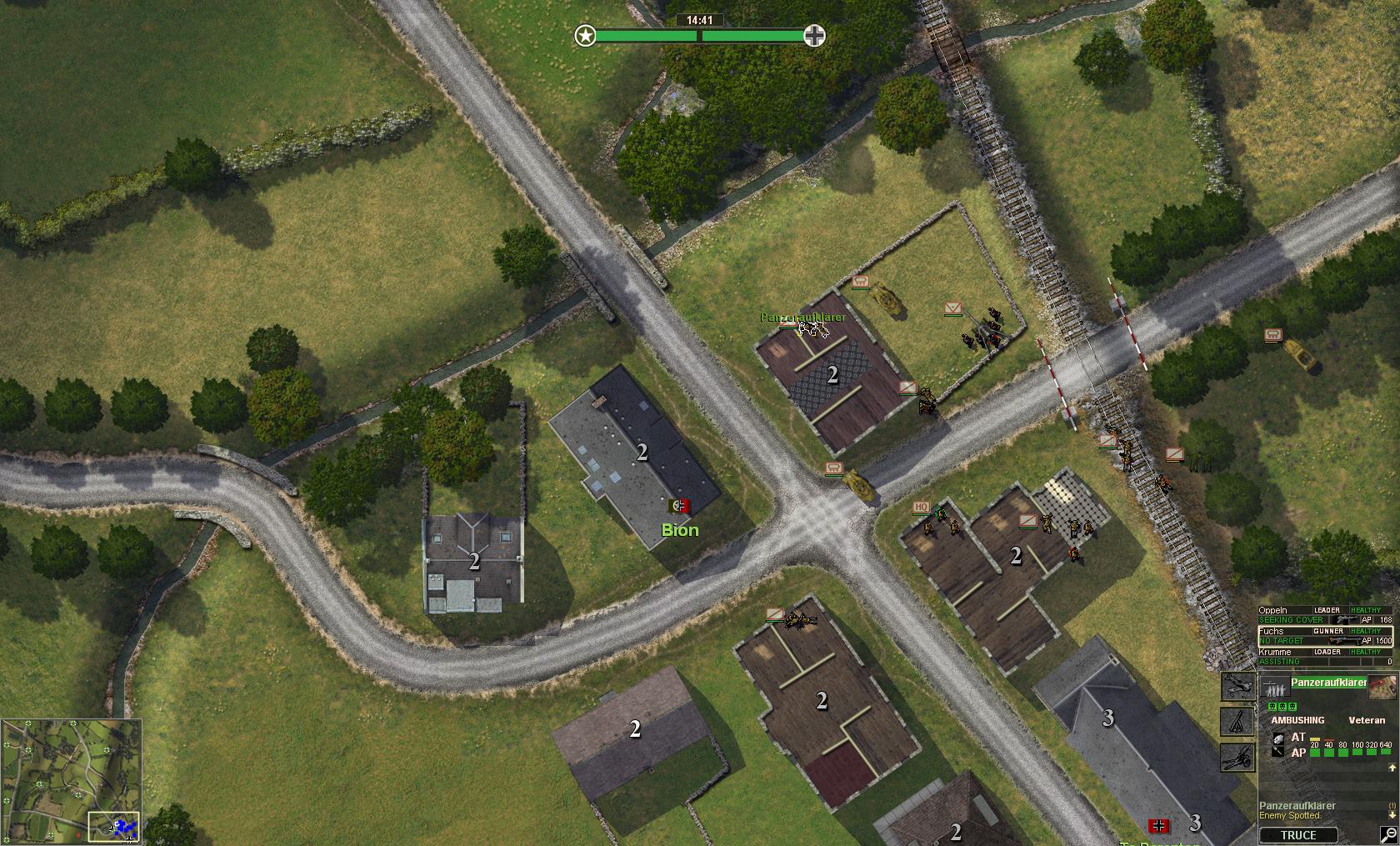1400x846 pixels.
Task: Click the infantry squad icon beside the Panzeraufklärer name
Action: click(1275, 688)
